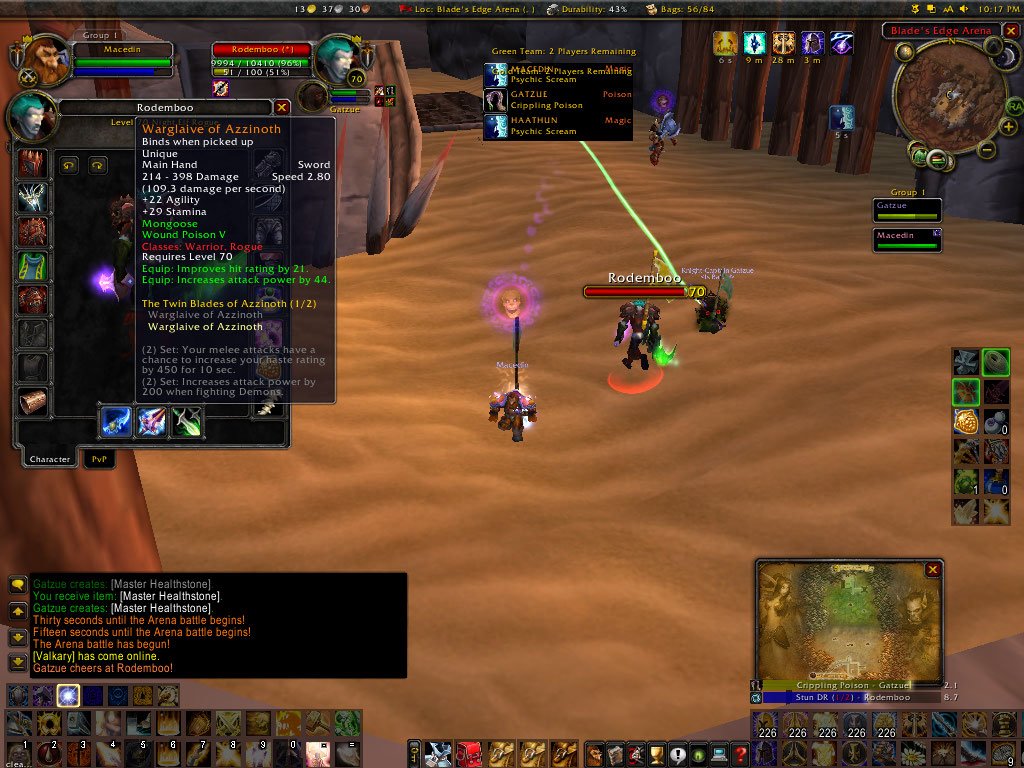Image resolution: width=1024 pixels, height=768 pixels.
Task: Select Macedin in the Group 1 raid frame
Action: [907, 239]
